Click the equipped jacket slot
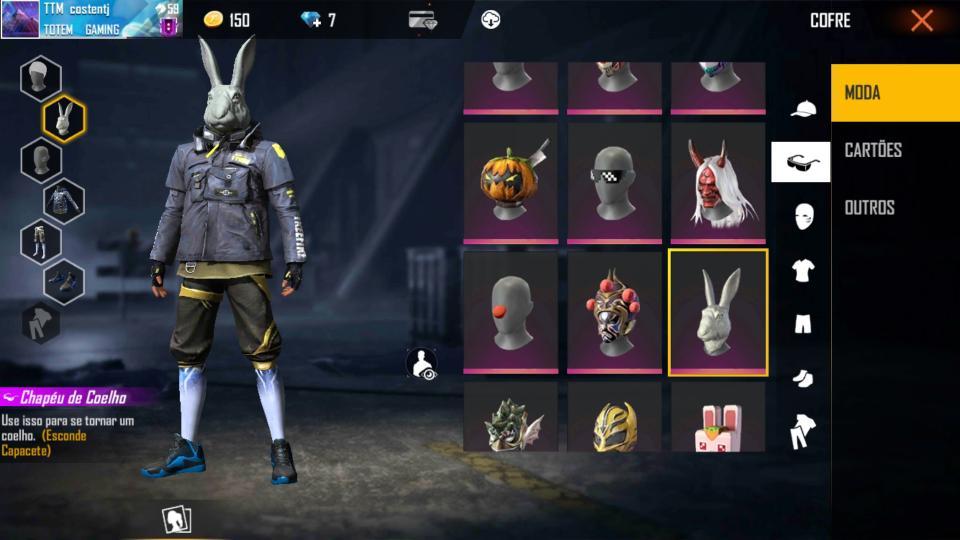Screen dimensions: 960x540 [x=64, y=200]
